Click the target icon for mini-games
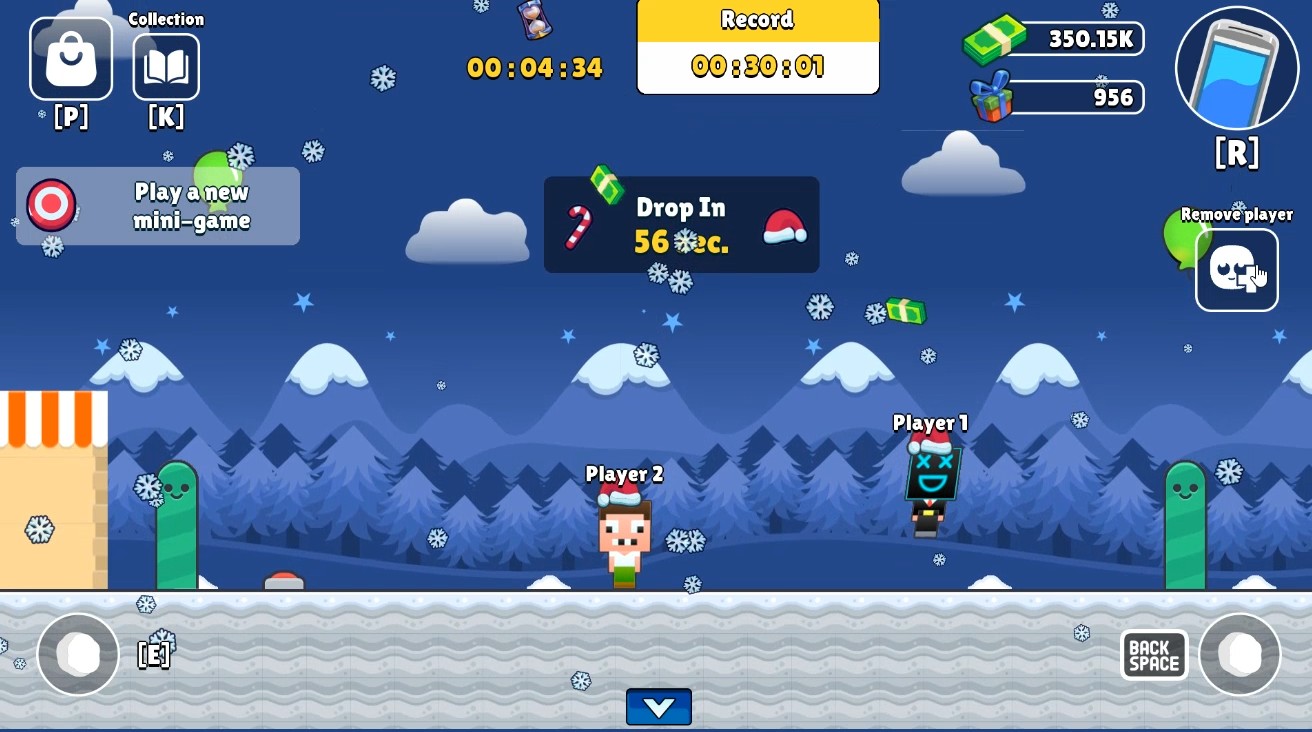The width and height of the screenshot is (1312, 732). (x=50, y=206)
